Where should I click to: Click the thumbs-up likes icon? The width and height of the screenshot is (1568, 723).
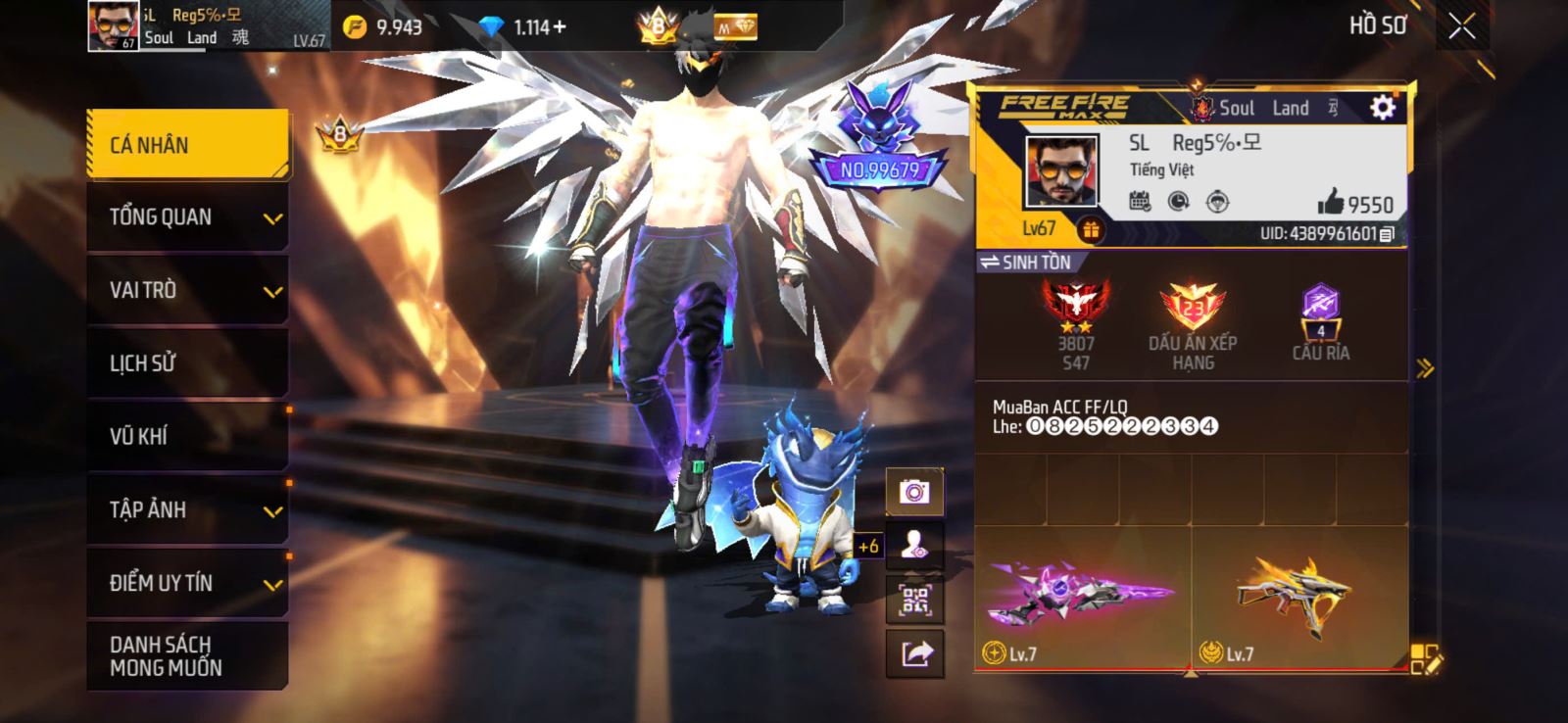[x=1330, y=203]
